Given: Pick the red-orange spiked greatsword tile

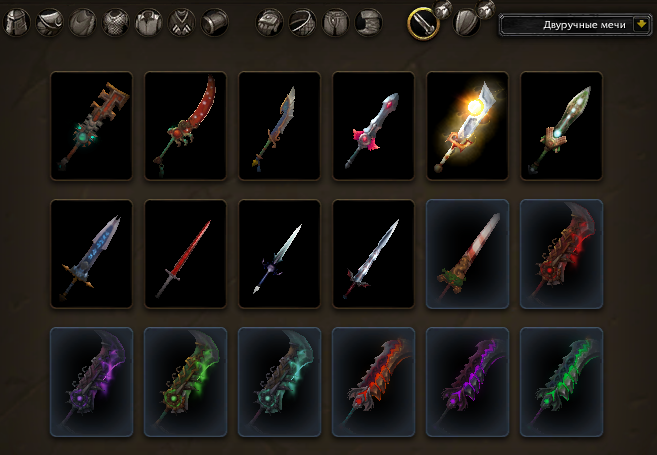Looking at the screenshot, I should (373, 381).
